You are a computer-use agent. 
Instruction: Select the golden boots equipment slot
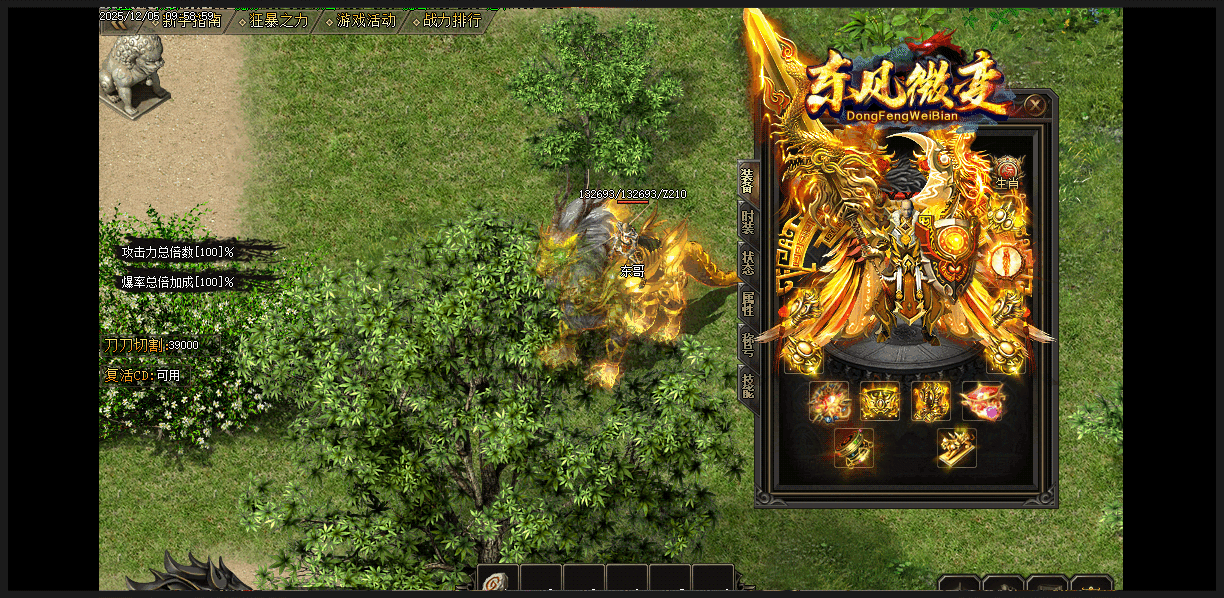957,448
